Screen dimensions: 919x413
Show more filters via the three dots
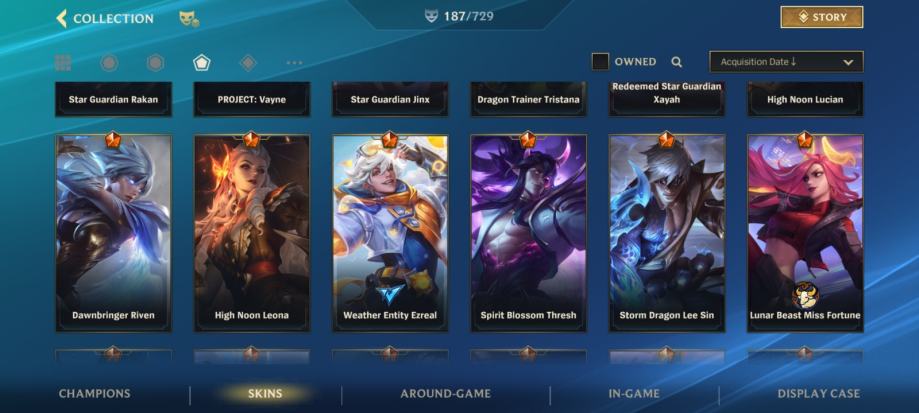click(294, 63)
